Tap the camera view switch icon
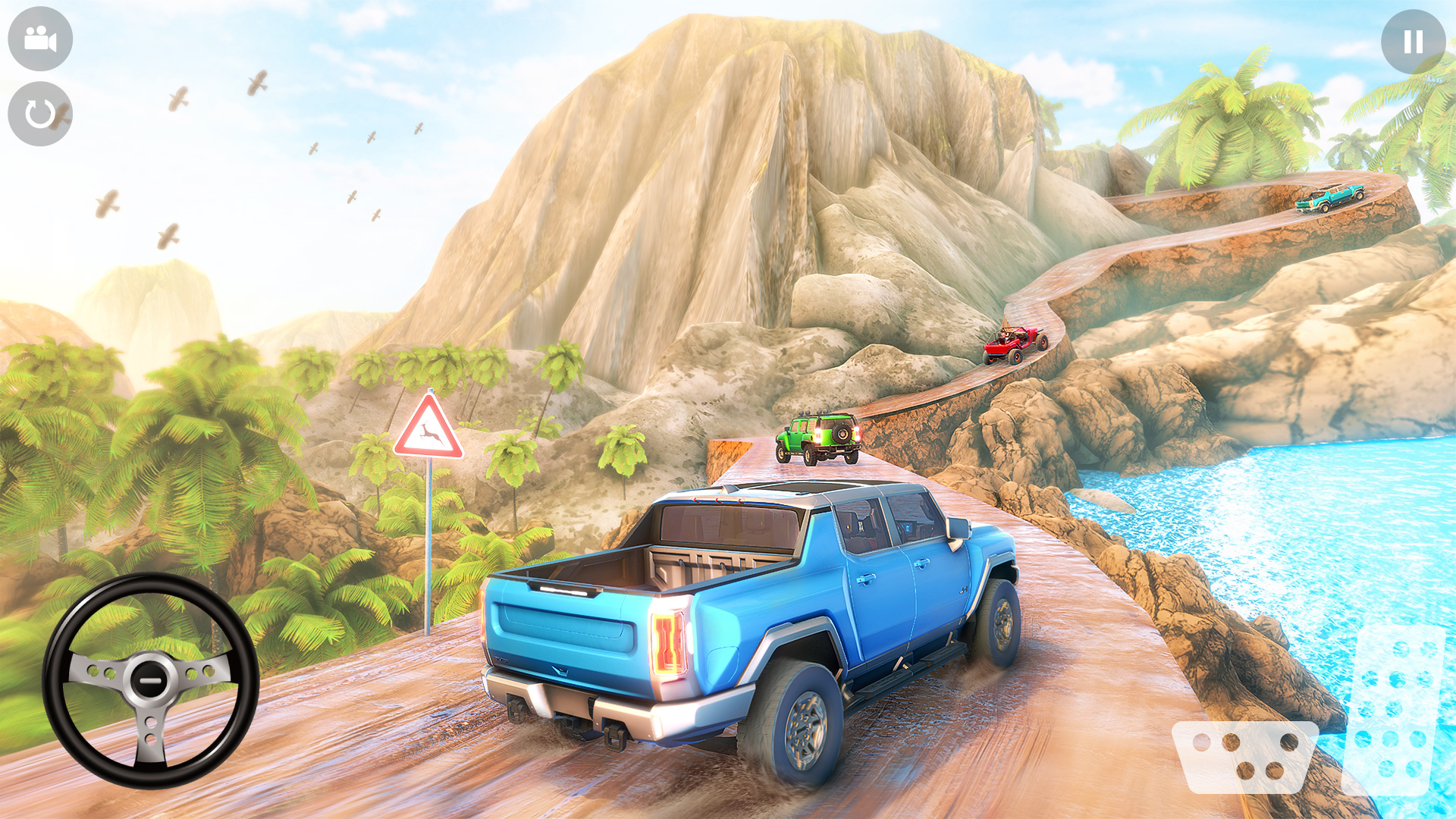Viewport: 1456px width, 819px height. (39, 39)
